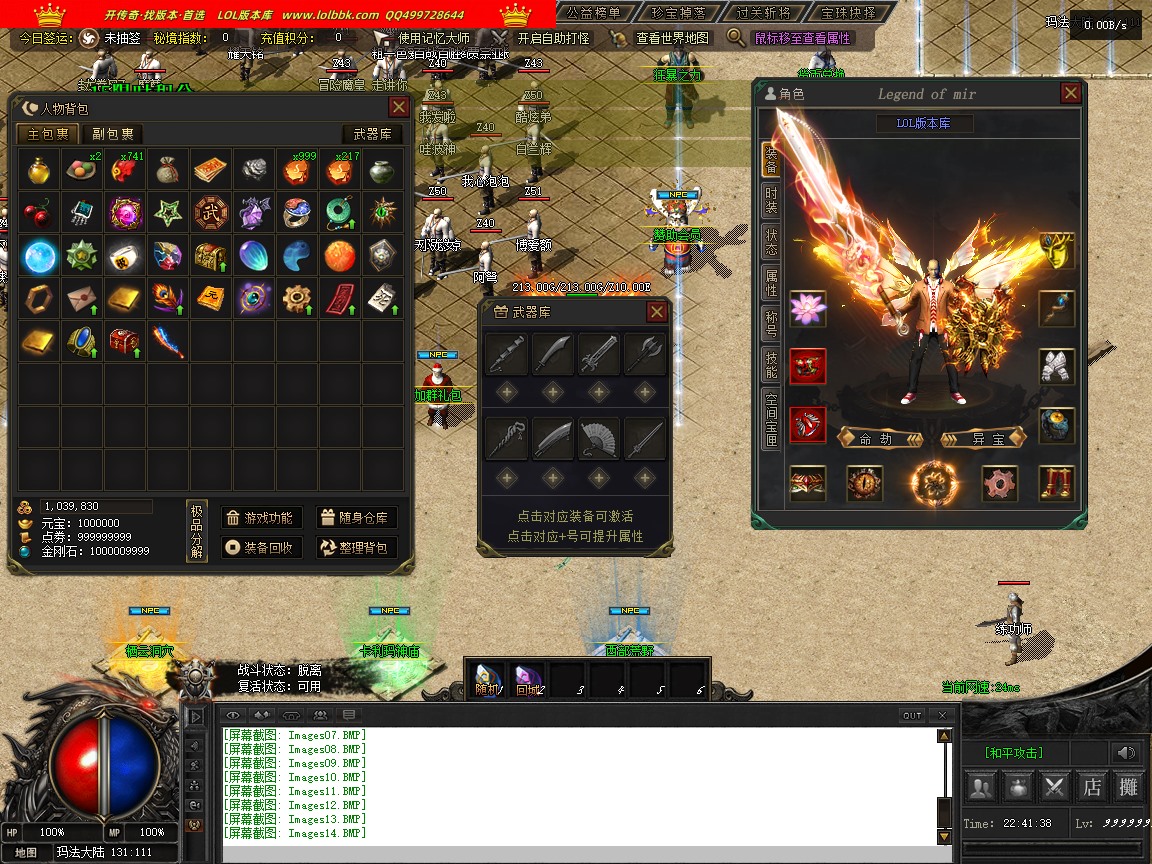This screenshot has width=1152, height=864.
Task: Show the 属性 attributes tab
Action: pos(771,282)
